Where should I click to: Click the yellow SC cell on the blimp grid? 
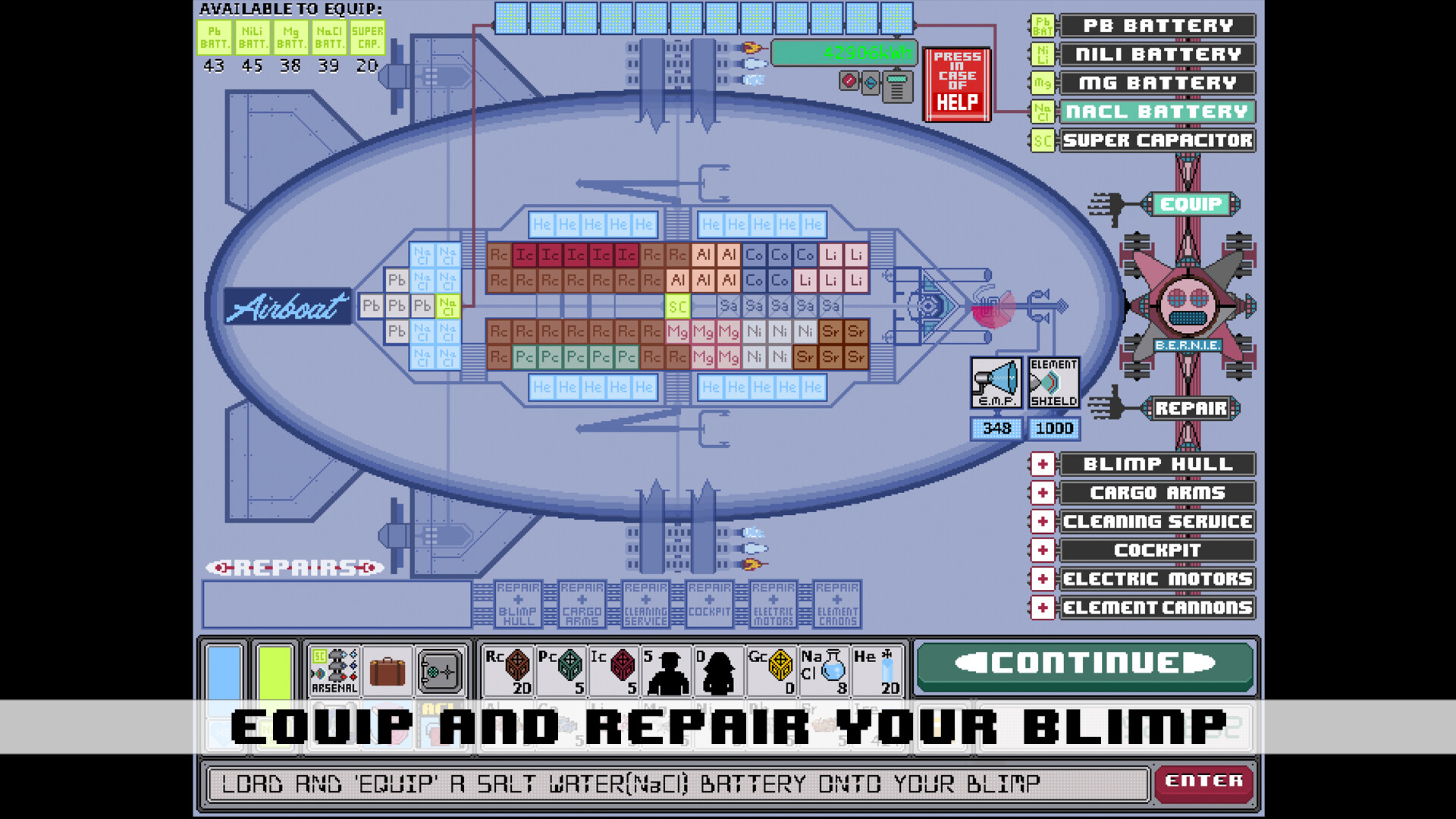677,306
